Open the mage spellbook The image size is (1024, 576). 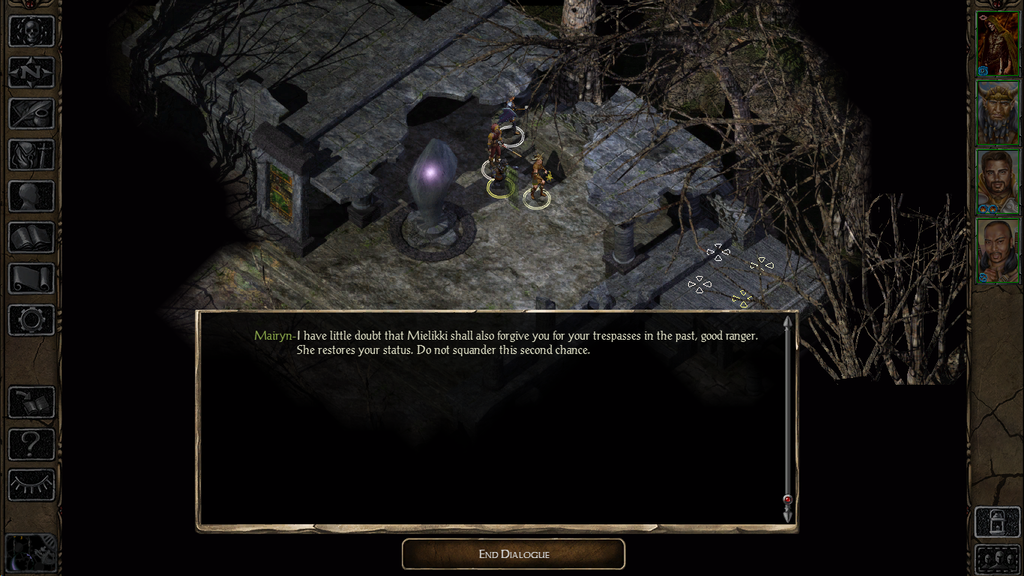point(31,237)
